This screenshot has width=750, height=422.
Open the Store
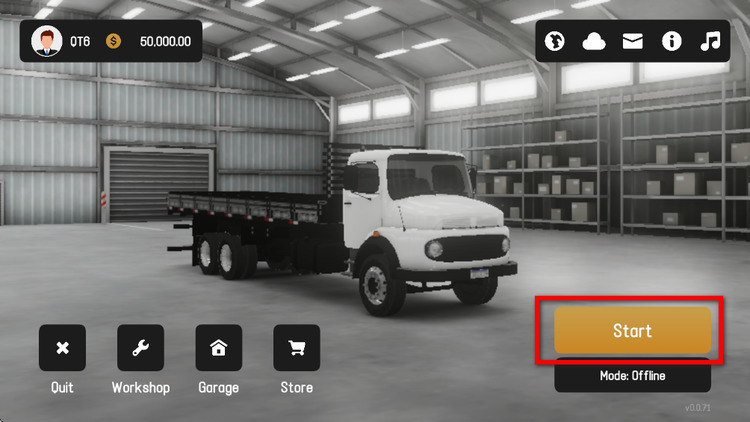(x=296, y=348)
